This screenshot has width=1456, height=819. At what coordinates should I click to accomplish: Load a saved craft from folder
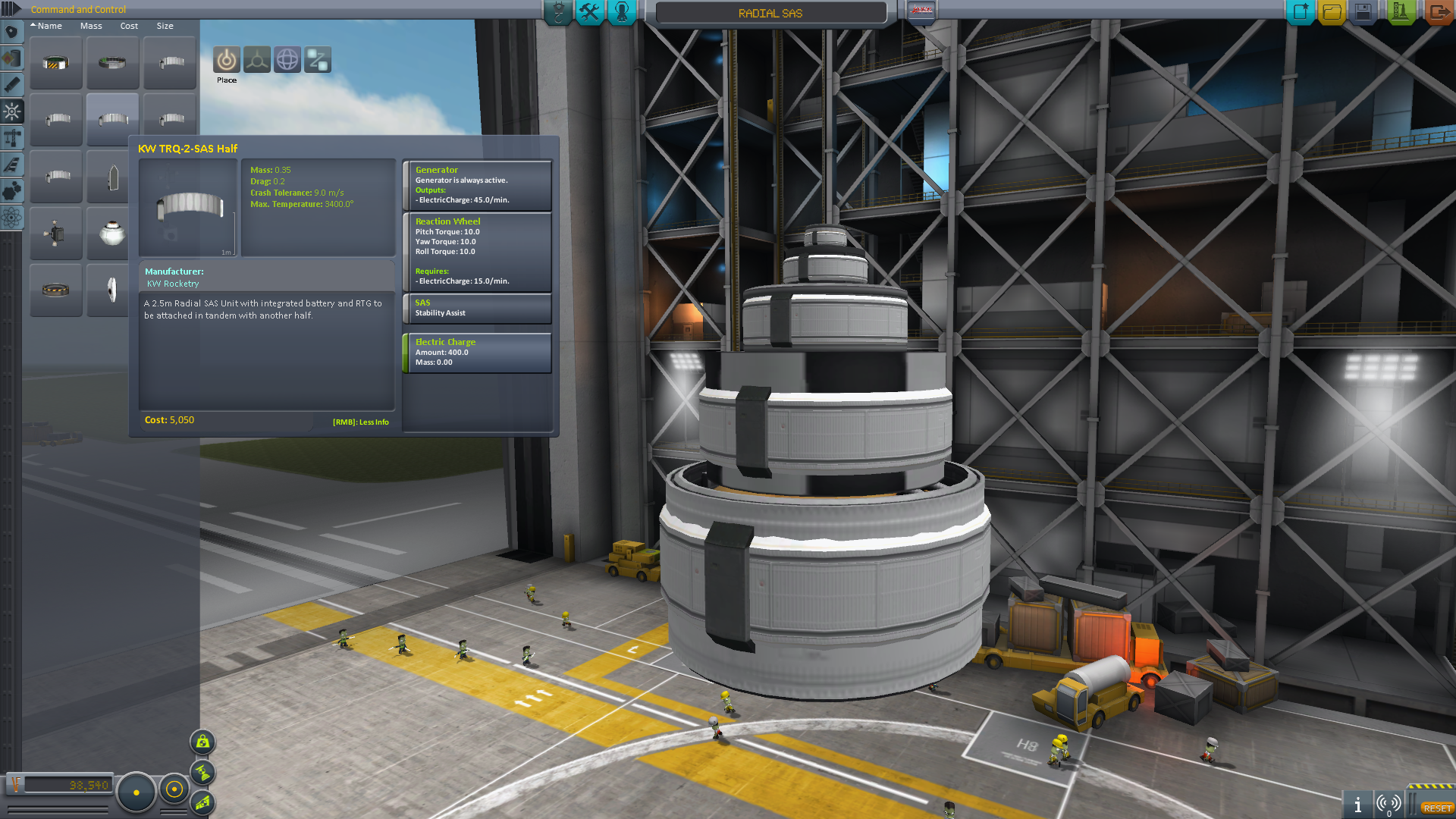pyautogui.click(x=1332, y=12)
